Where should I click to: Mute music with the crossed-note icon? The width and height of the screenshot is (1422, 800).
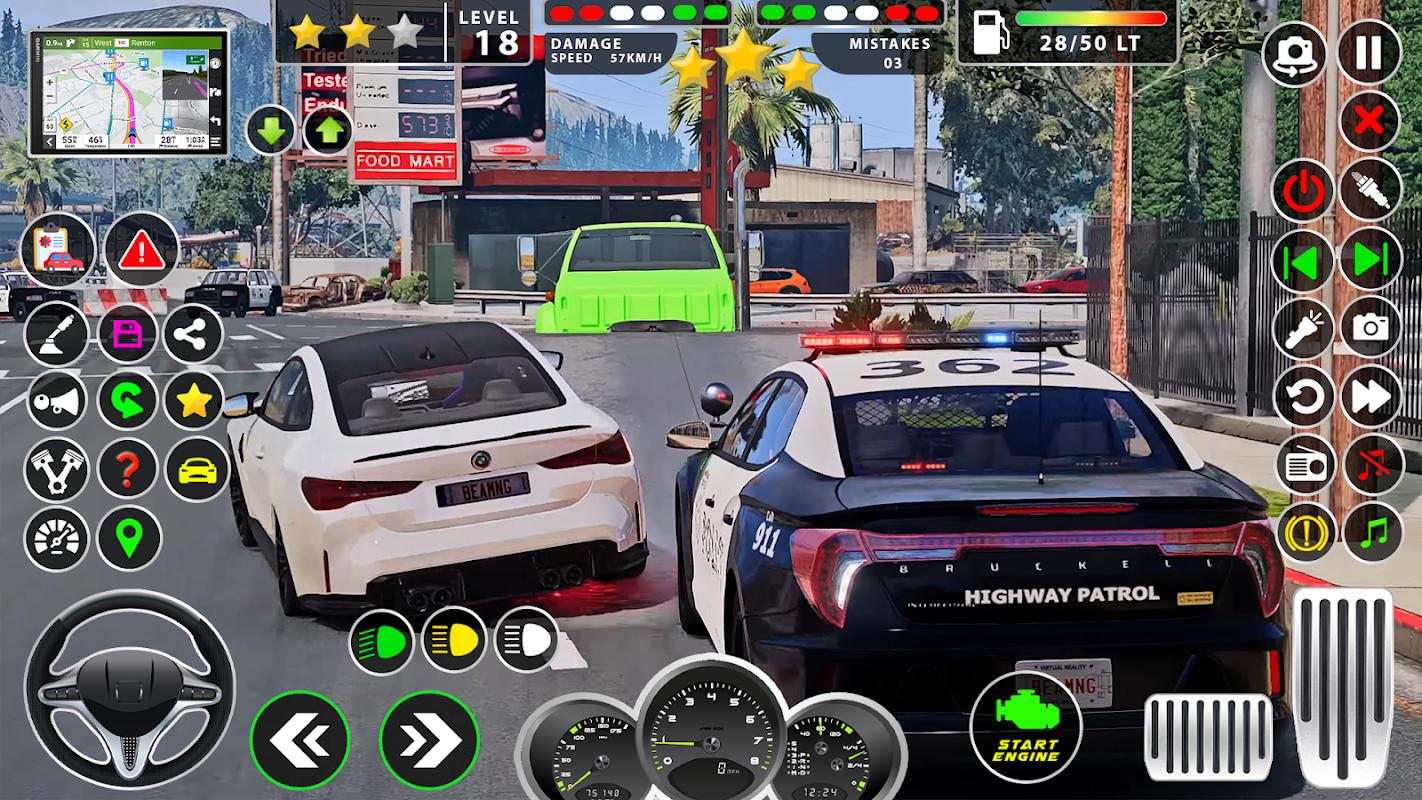[1371, 465]
